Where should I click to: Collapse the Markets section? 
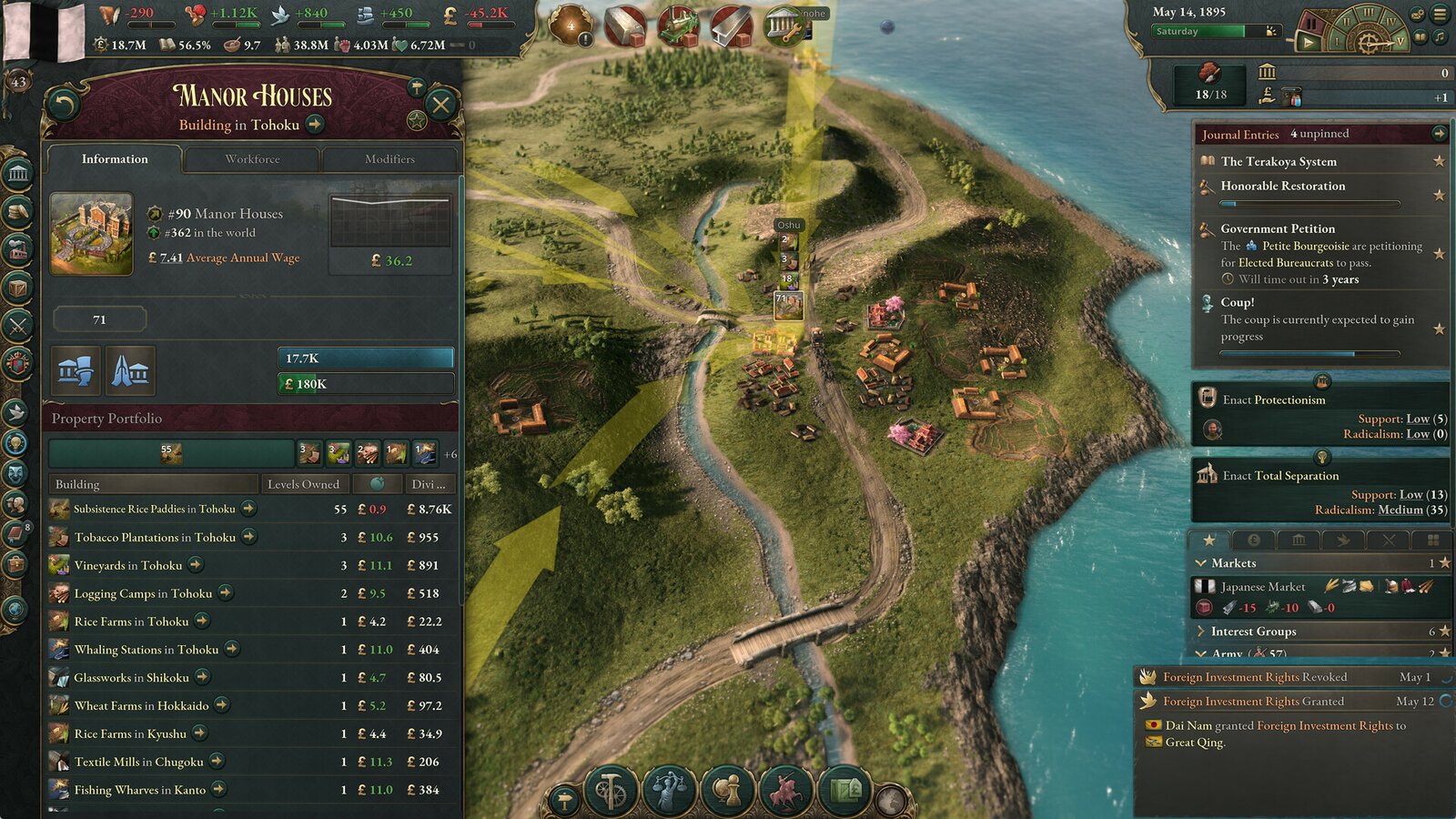pos(1201,562)
